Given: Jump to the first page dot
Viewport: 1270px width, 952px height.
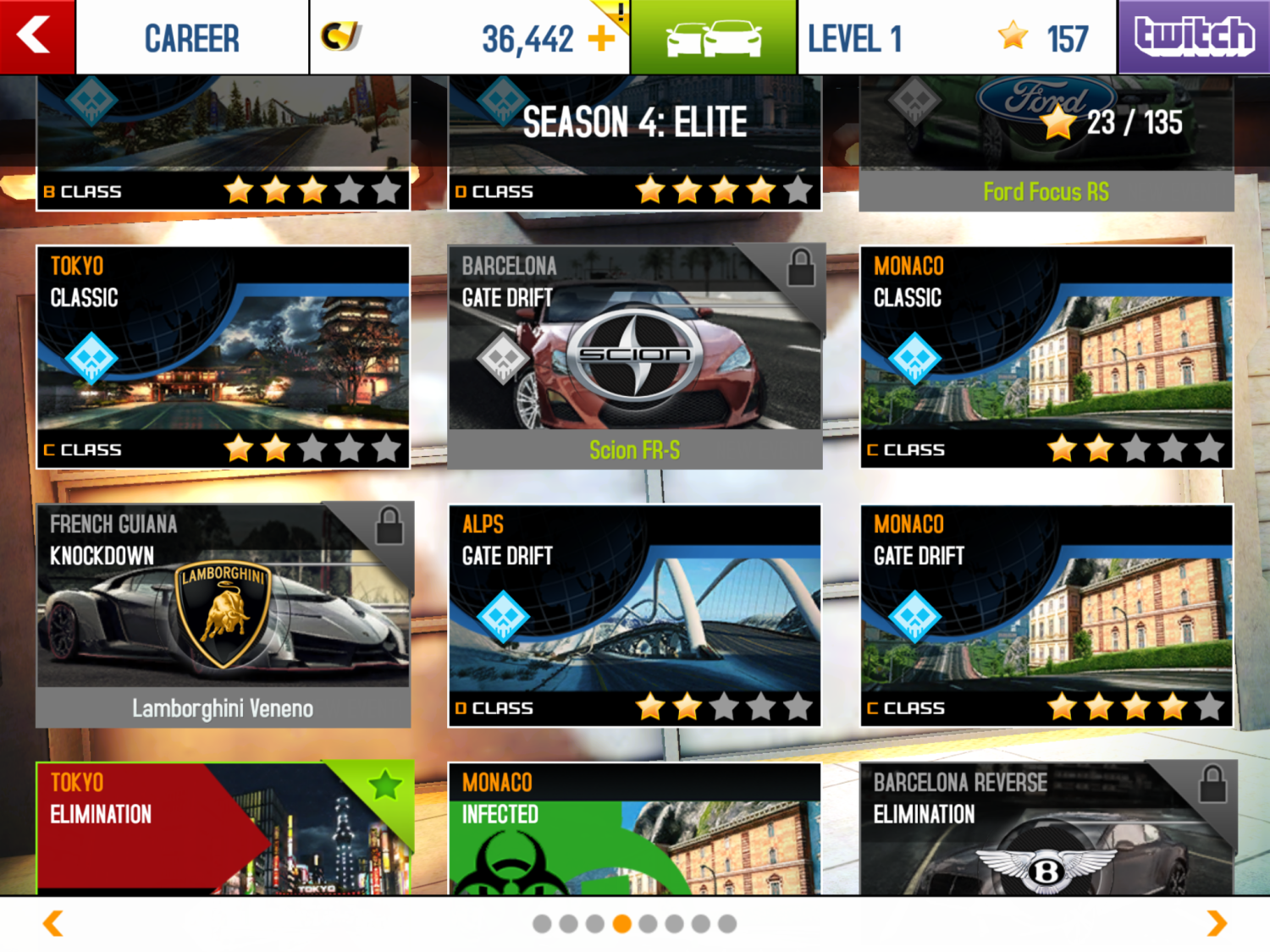Looking at the screenshot, I should [x=542, y=924].
